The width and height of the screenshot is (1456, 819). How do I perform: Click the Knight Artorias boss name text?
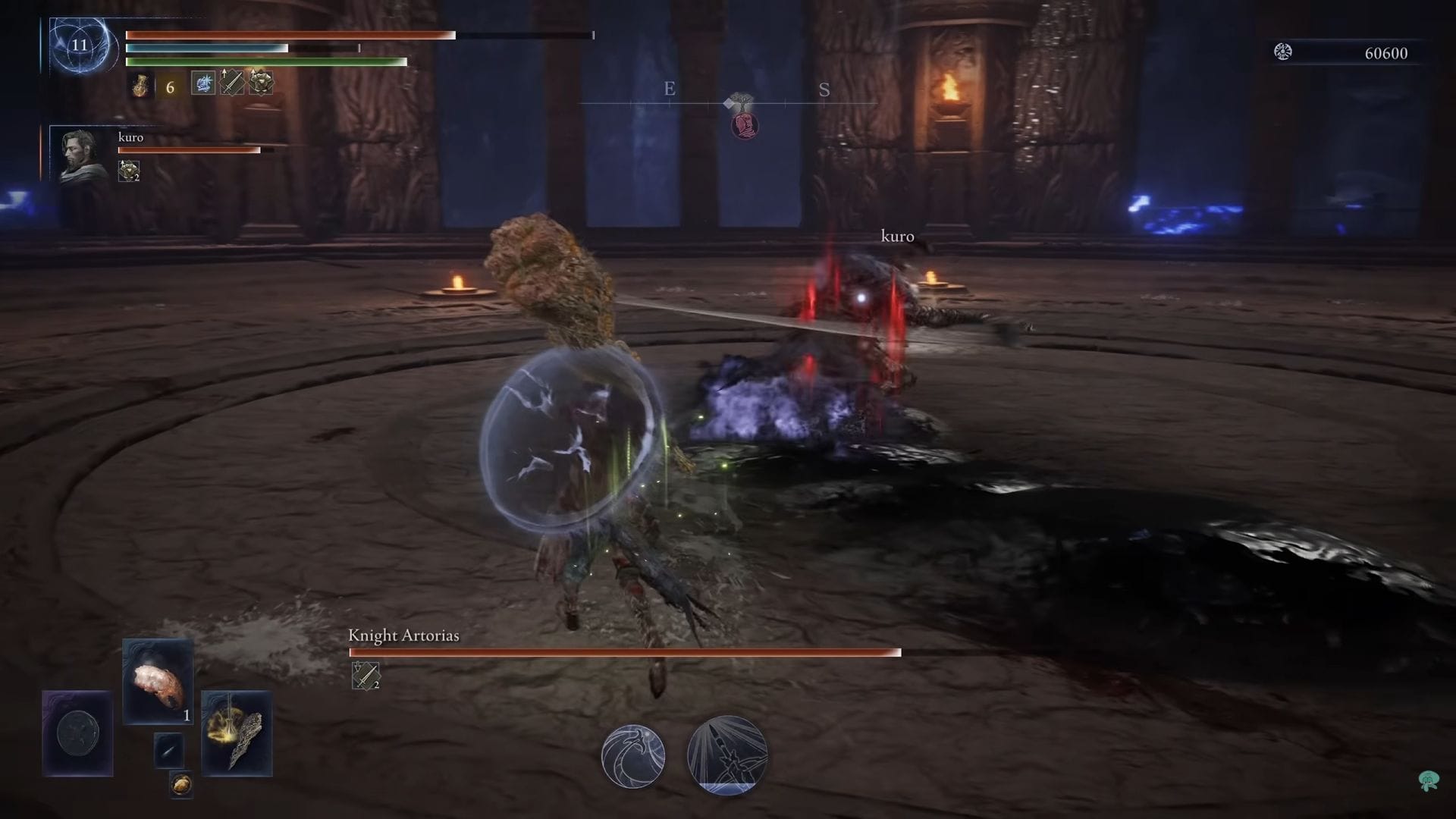point(403,637)
